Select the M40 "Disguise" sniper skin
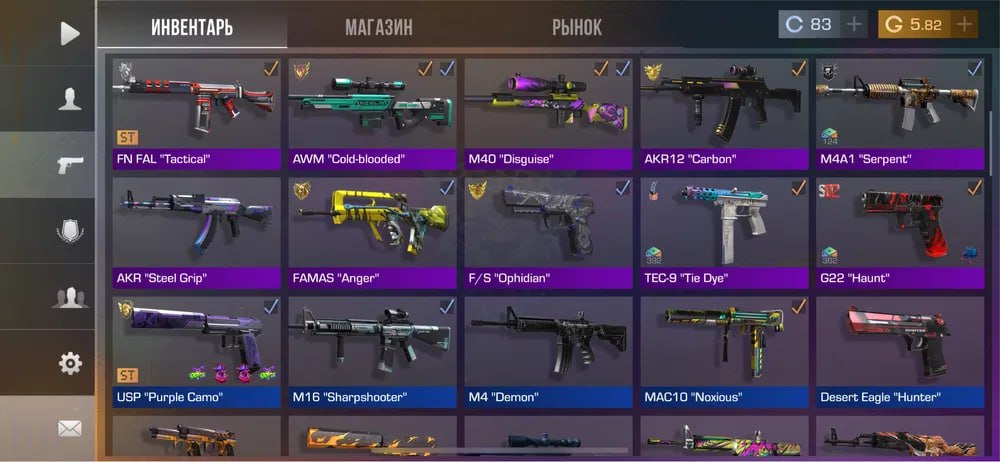Image resolution: width=1000 pixels, height=462 pixels. point(548,112)
